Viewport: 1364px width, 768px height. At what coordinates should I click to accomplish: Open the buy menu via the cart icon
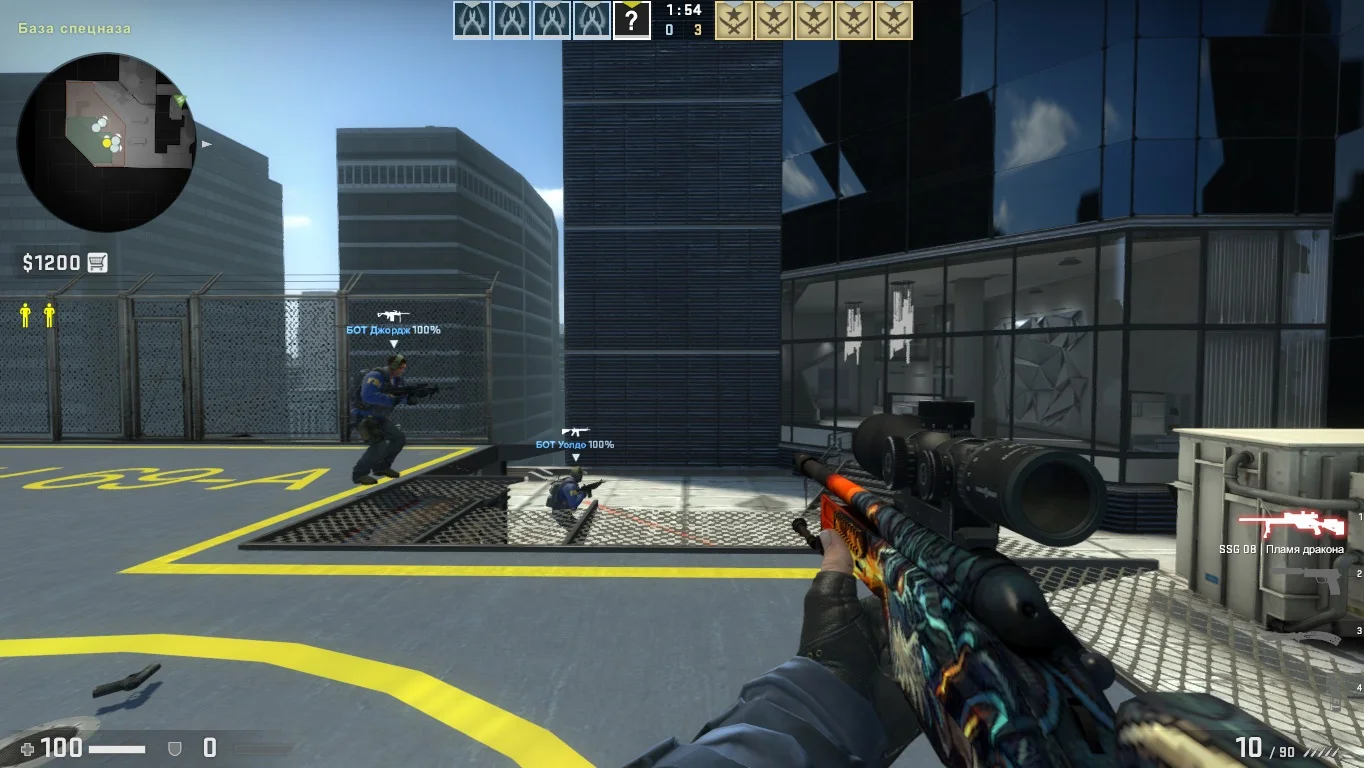[x=97, y=263]
